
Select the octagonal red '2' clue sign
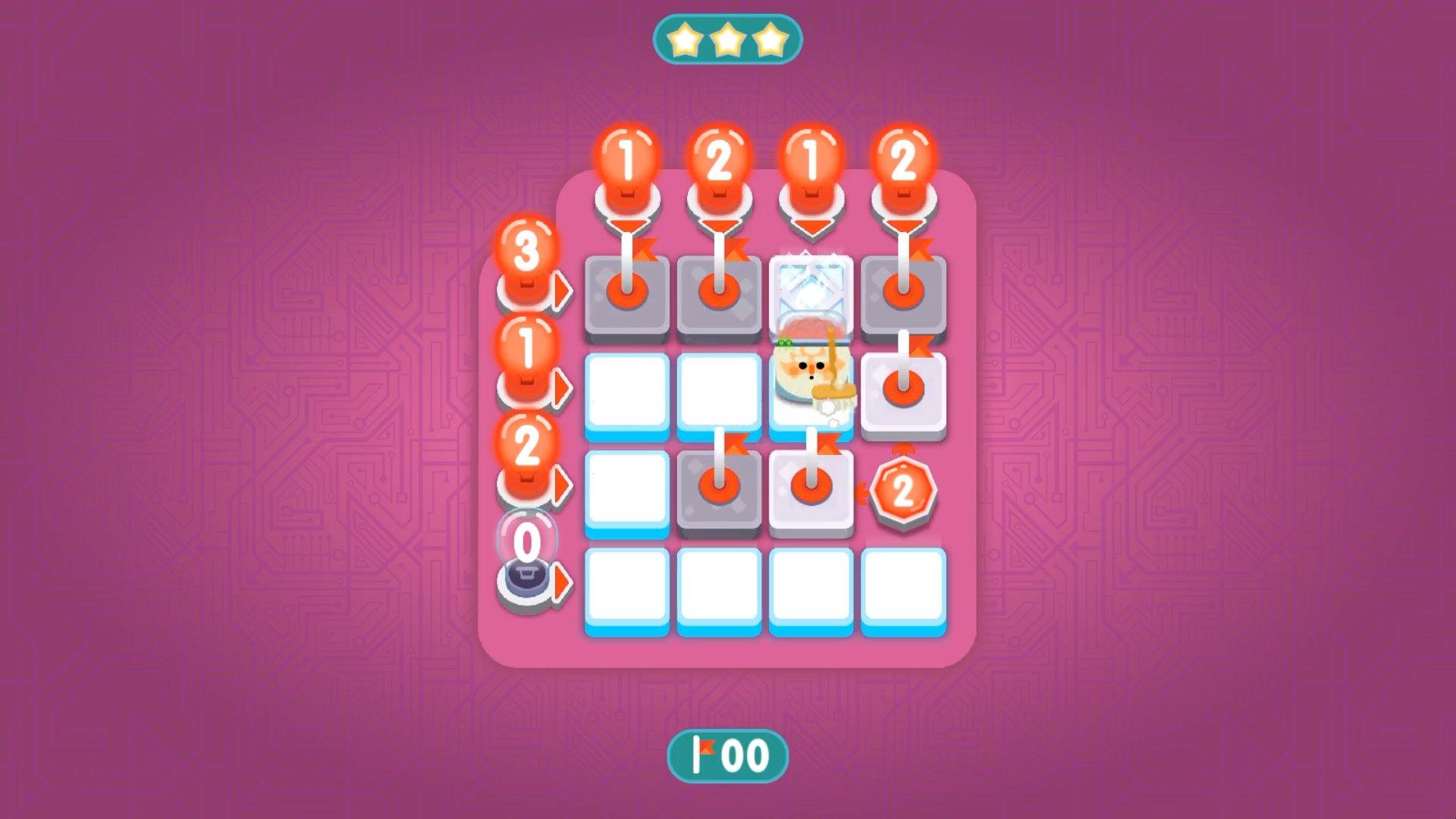point(902,491)
